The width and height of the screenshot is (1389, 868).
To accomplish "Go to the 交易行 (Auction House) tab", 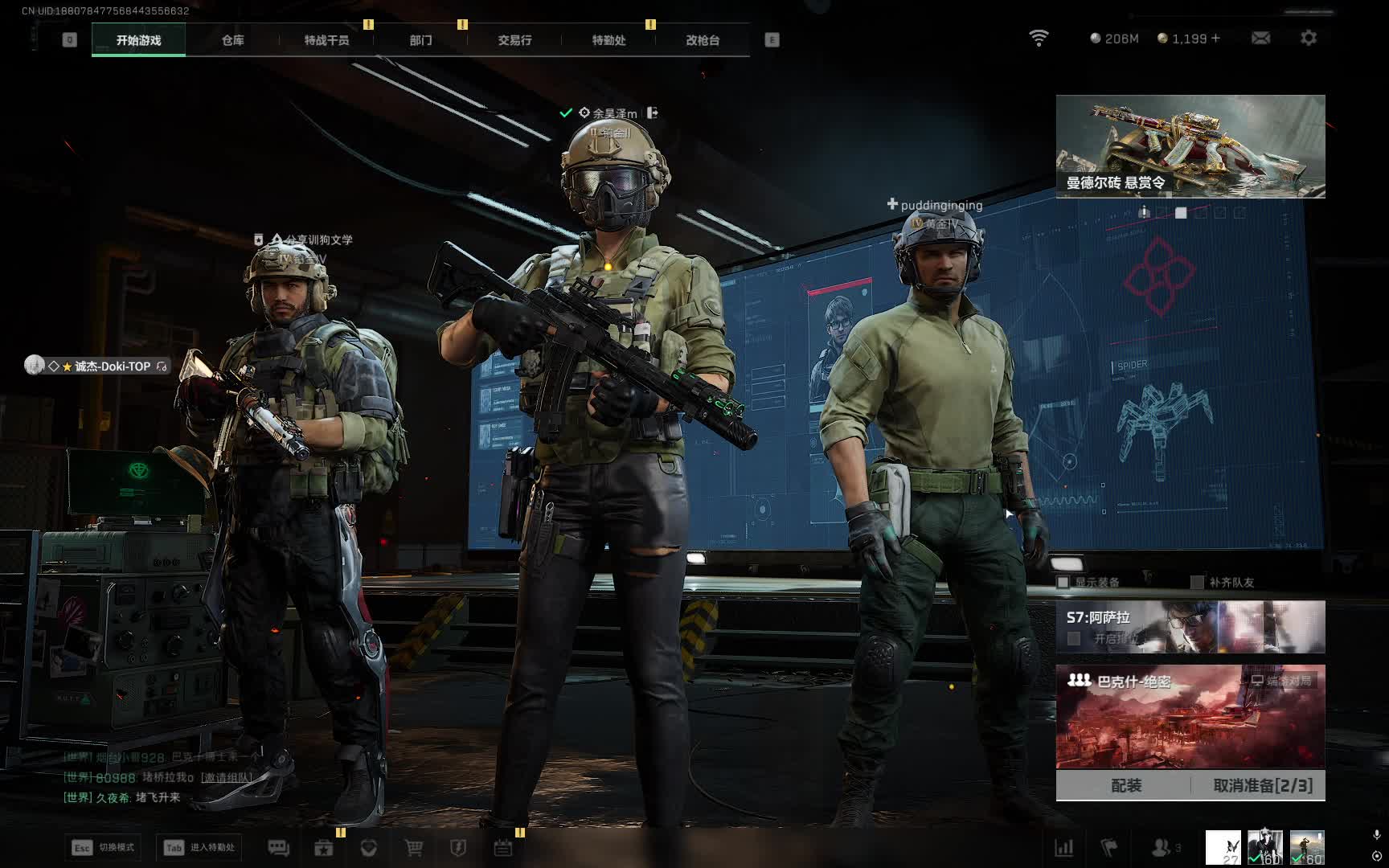I will pos(514,40).
